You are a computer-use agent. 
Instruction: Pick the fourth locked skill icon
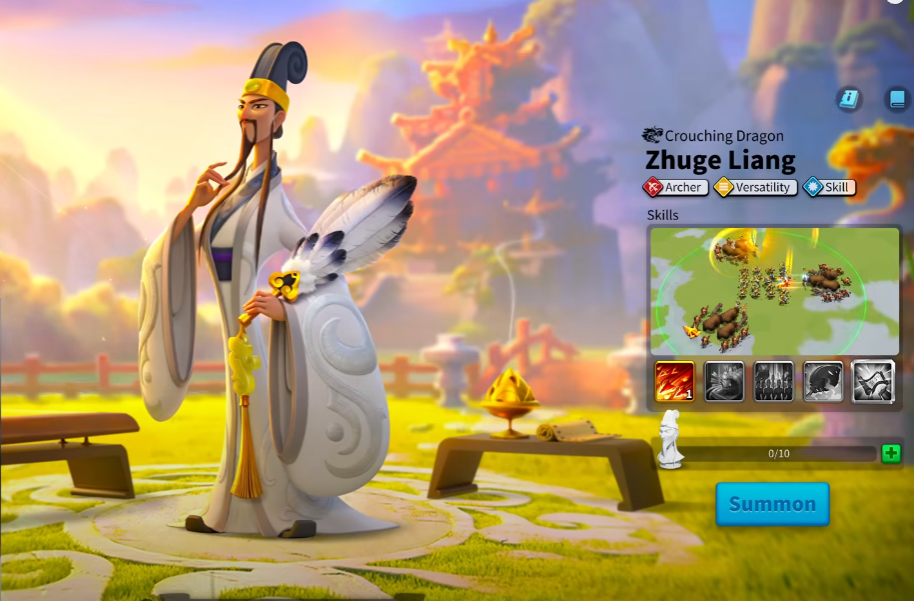822,381
